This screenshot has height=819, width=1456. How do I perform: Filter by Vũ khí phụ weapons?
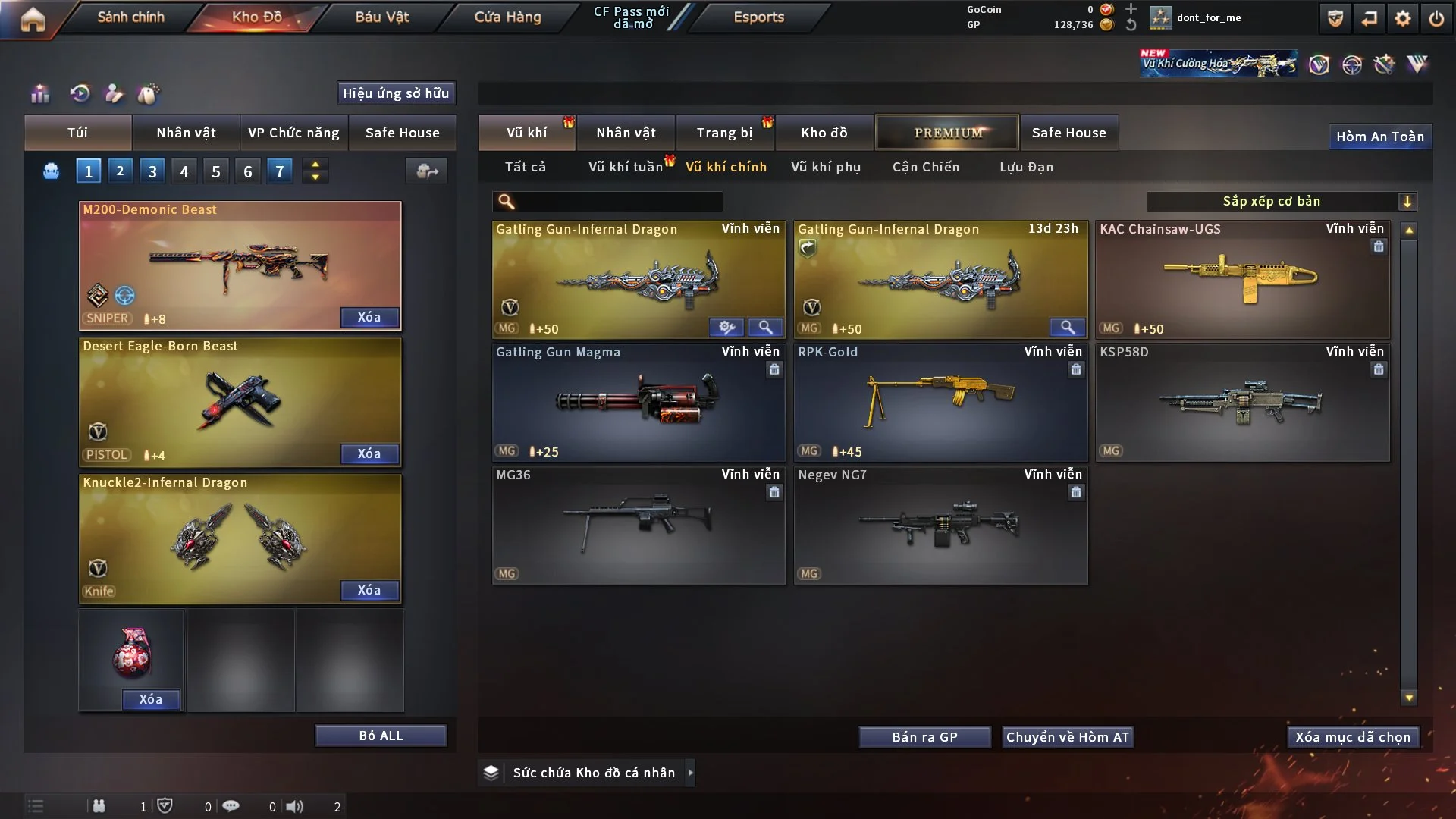point(826,167)
